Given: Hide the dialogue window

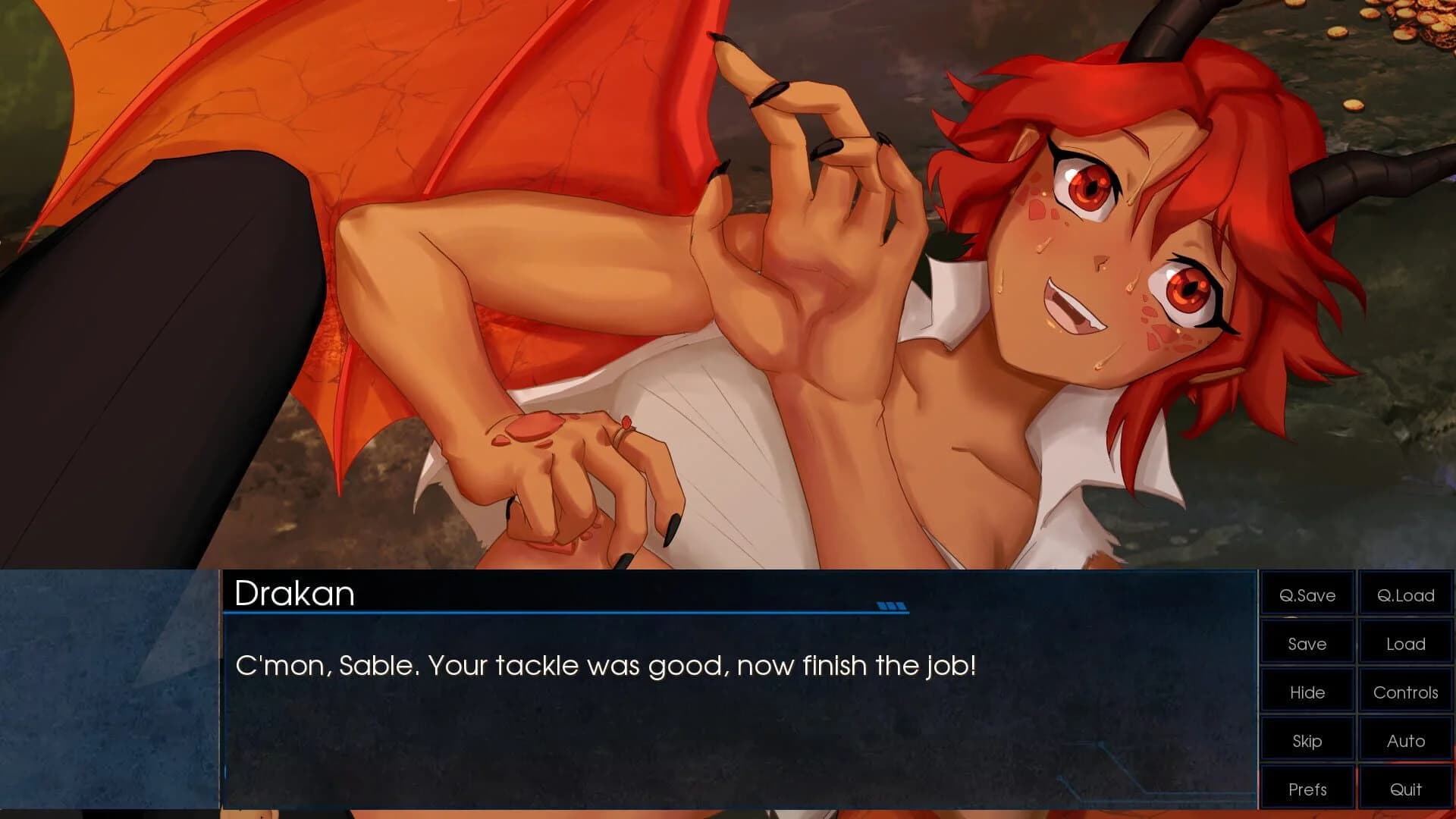Looking at the screenshot, I should tap(1306, 692).
